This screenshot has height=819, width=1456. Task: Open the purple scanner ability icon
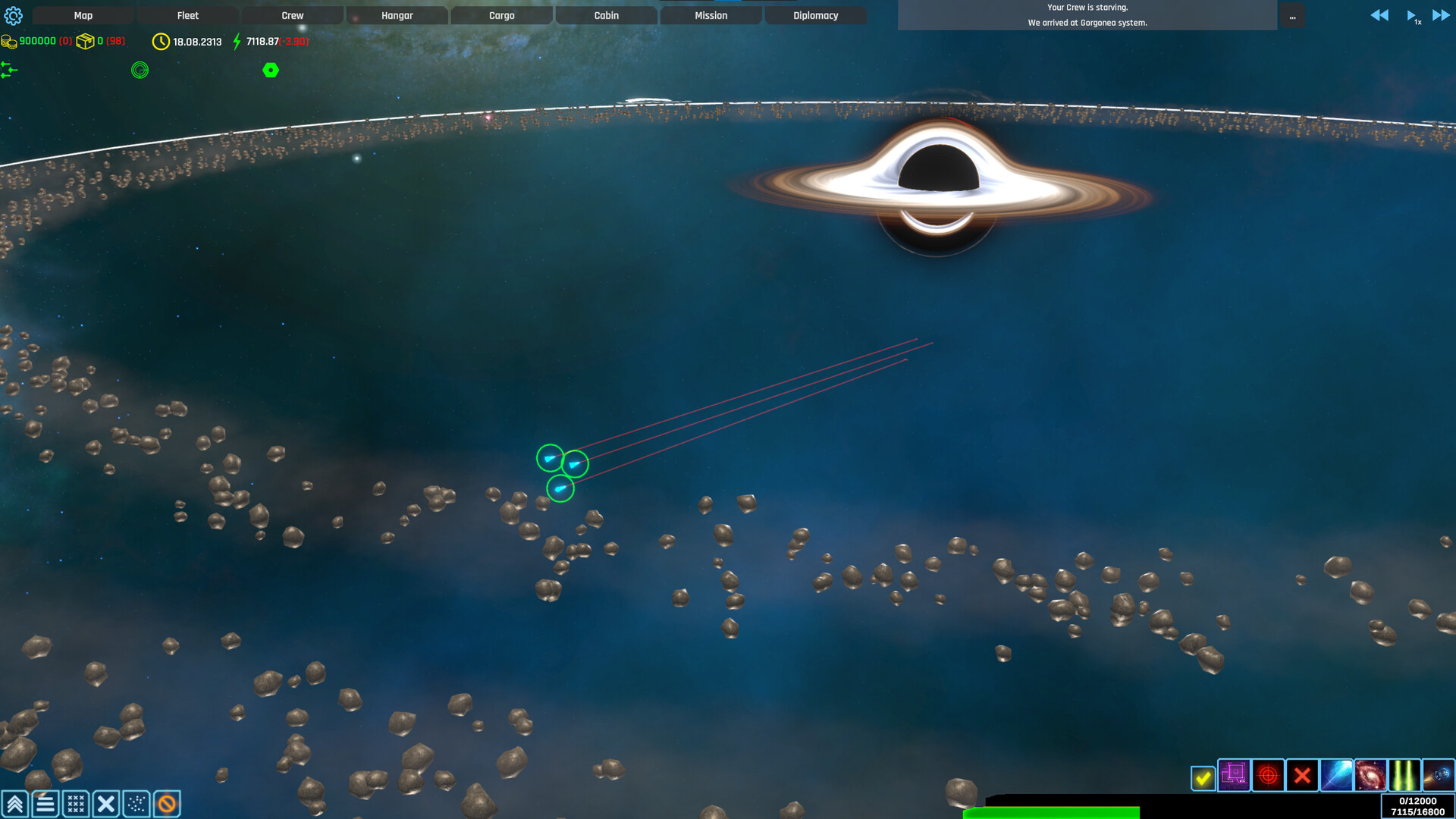[x=1234, y=776]
